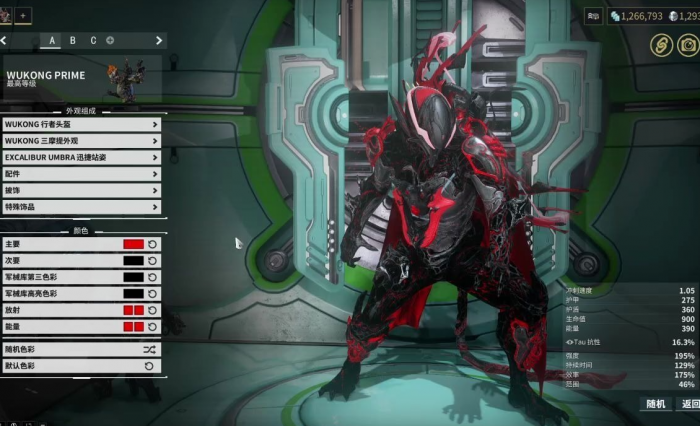The height and width of the screenshot is (426, 700).
Task: Switch to appearance config tab B
Action: pyautogui.click(x=73, y=40)
